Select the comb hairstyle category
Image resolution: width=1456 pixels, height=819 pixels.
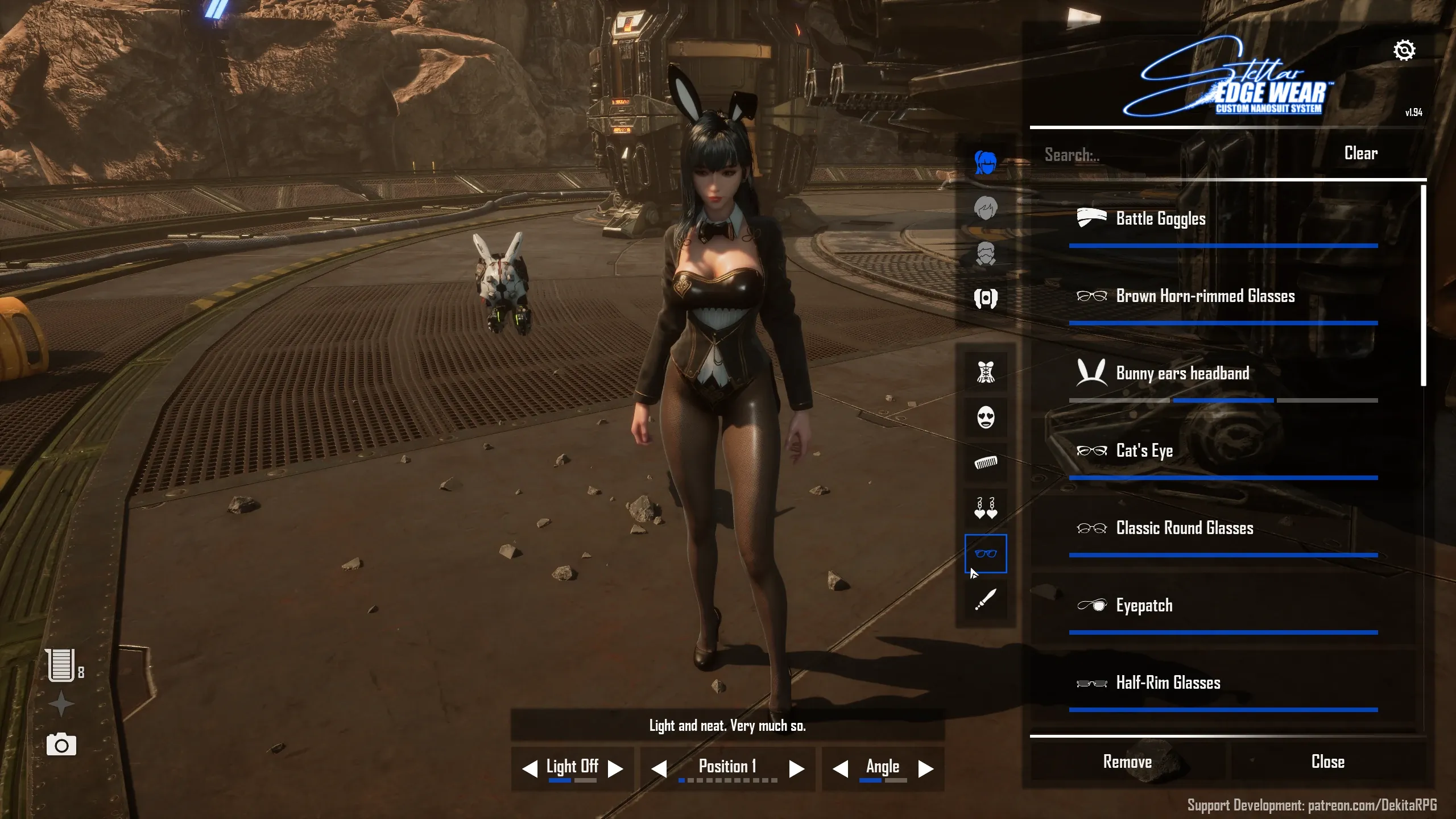tap(986, 463)
